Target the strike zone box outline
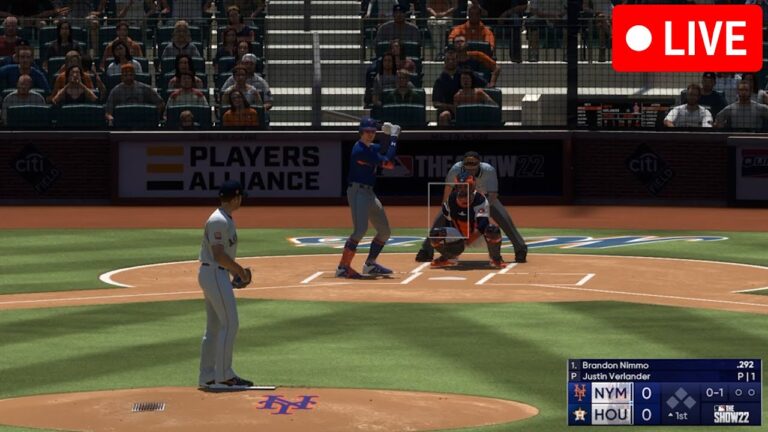 (x=449, y=211)
